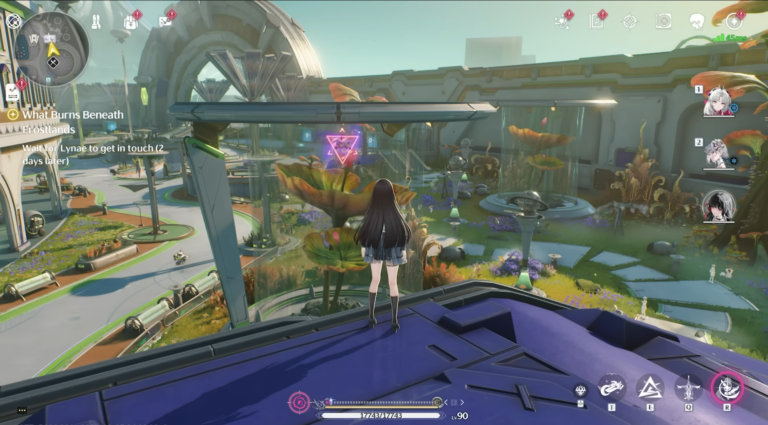Use the small gadget icon left of skills
The image size is (768, 425).
pos(580,390)
